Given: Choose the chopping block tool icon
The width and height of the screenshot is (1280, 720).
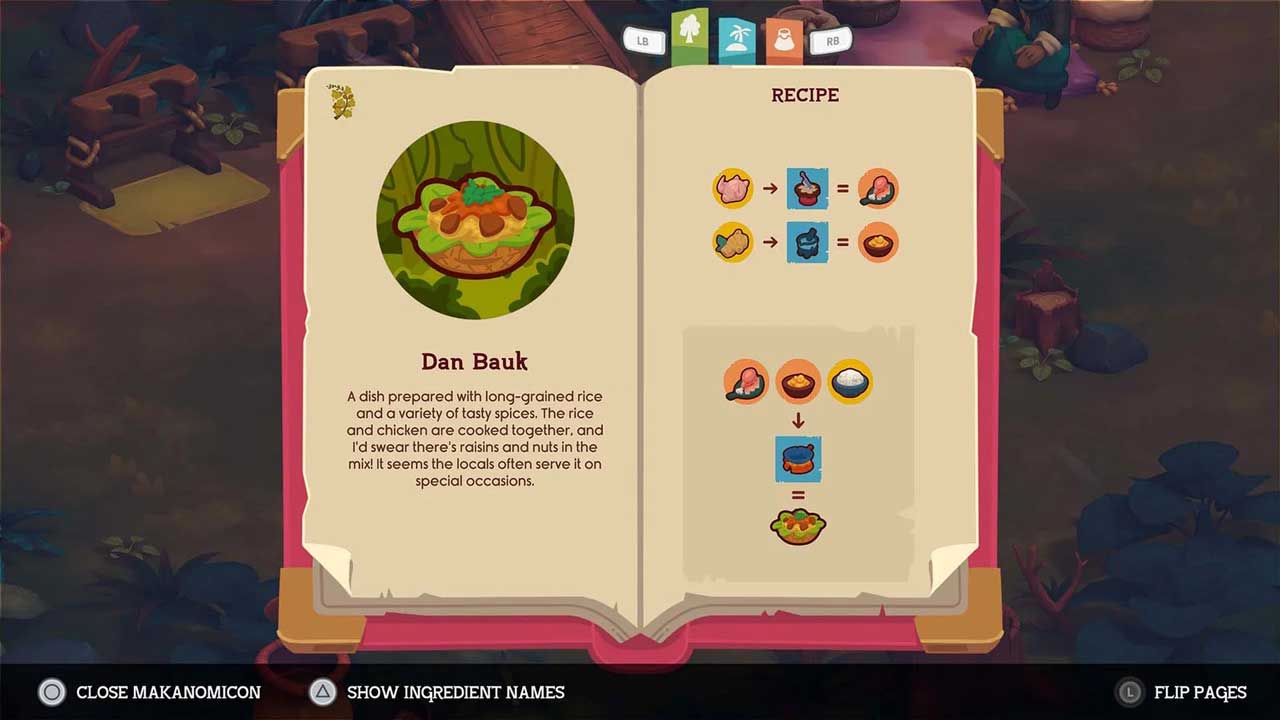Looking at the screenshot, I should 807,188.
